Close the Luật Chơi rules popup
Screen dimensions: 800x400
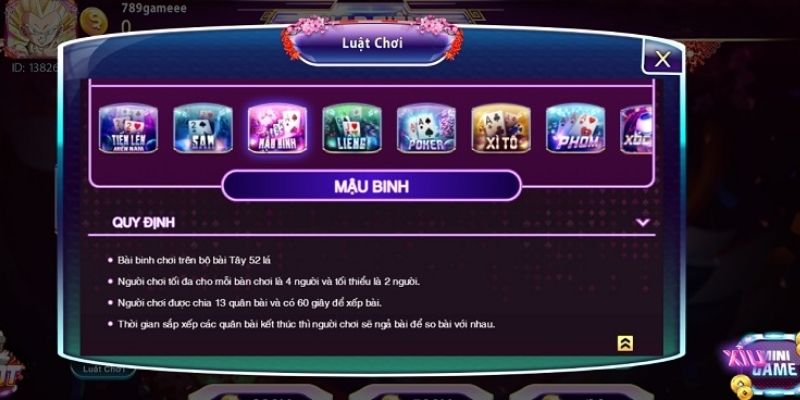[x=662, y=59]
